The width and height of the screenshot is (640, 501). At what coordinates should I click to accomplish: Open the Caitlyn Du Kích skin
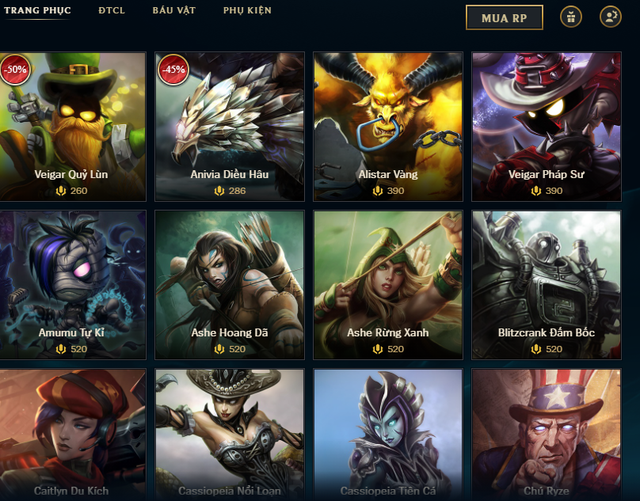[72, 436]
